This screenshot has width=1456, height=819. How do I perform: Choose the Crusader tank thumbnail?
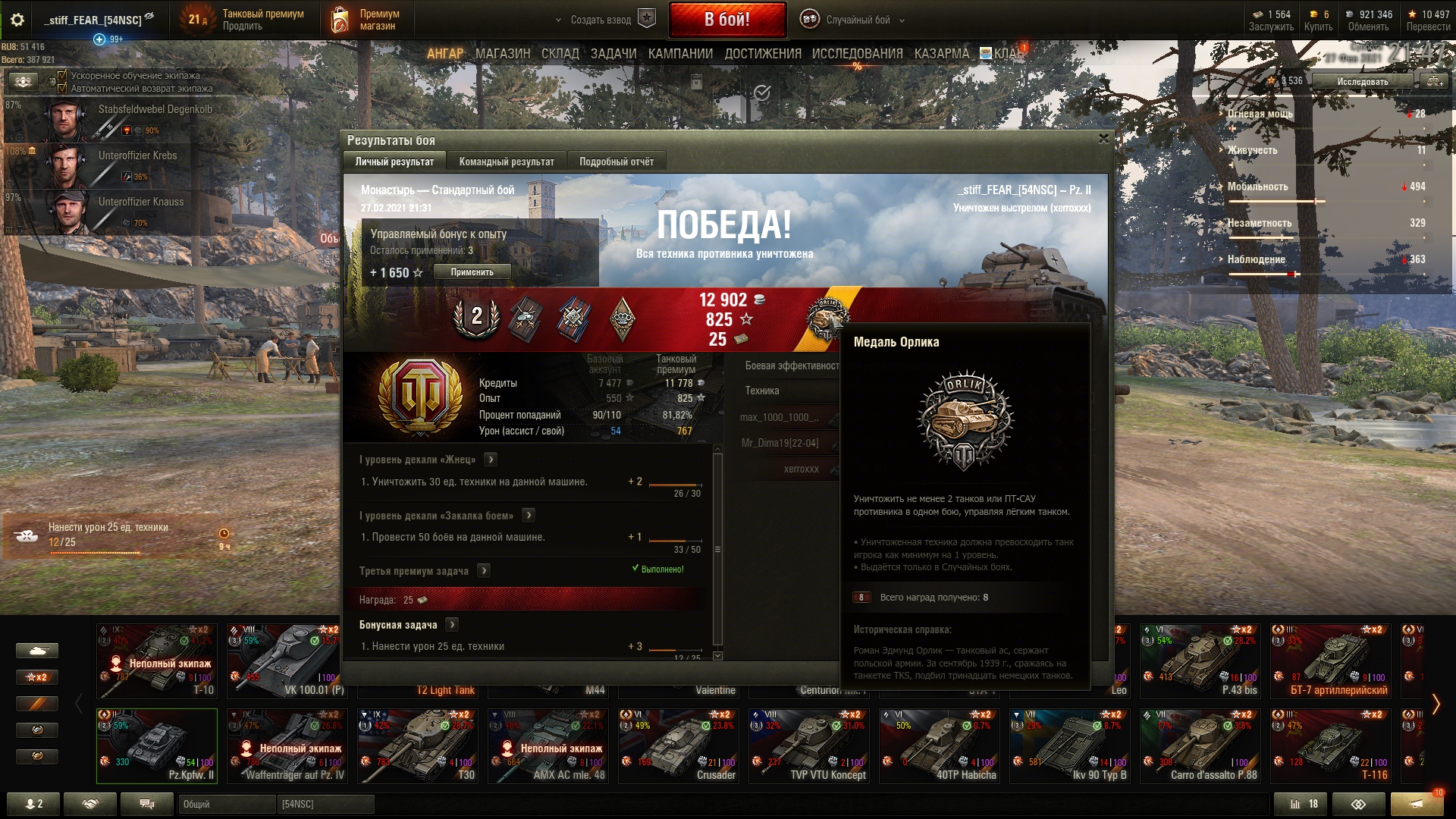678,746
